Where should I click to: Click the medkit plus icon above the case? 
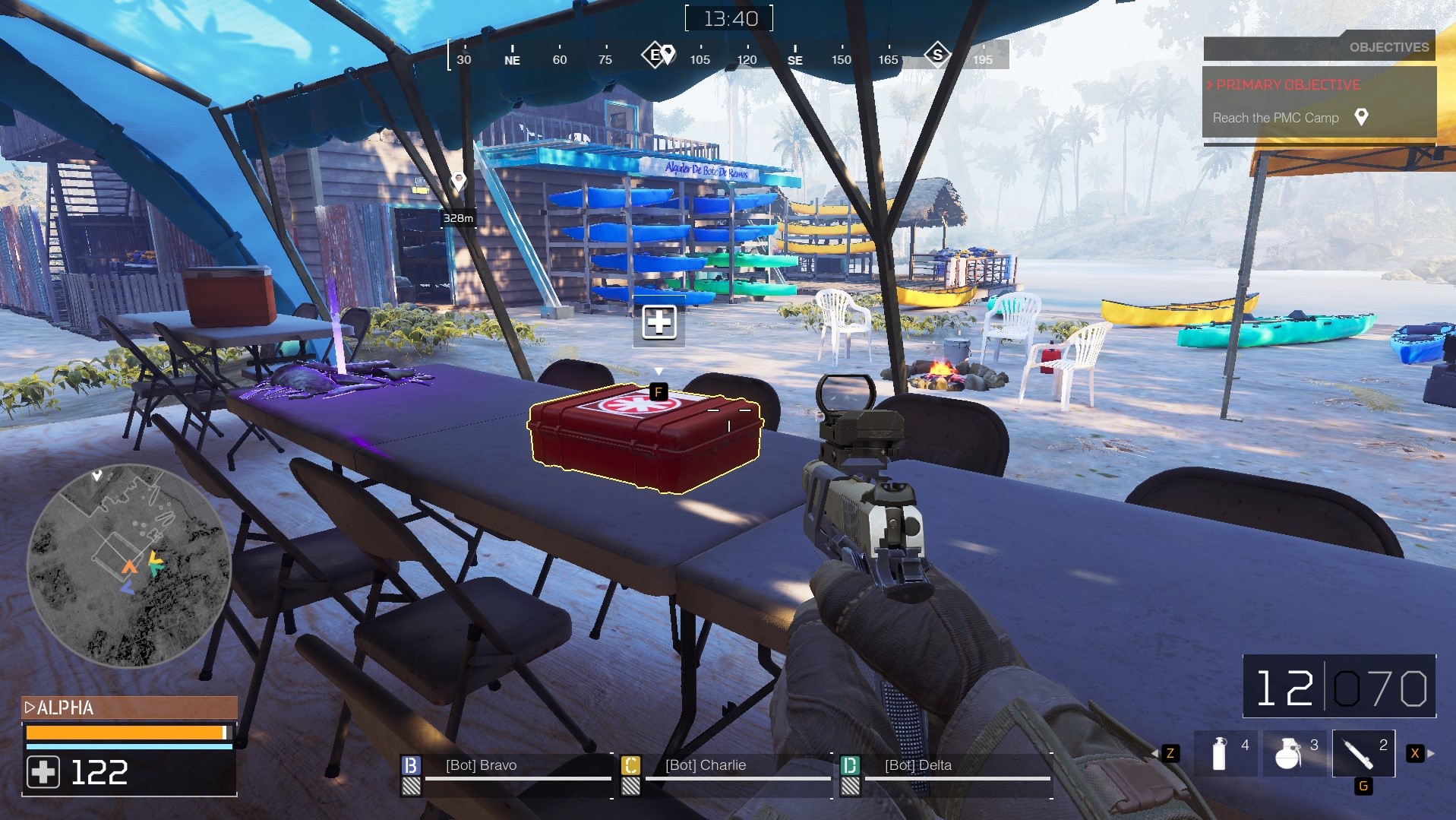[x=659, y=323]
